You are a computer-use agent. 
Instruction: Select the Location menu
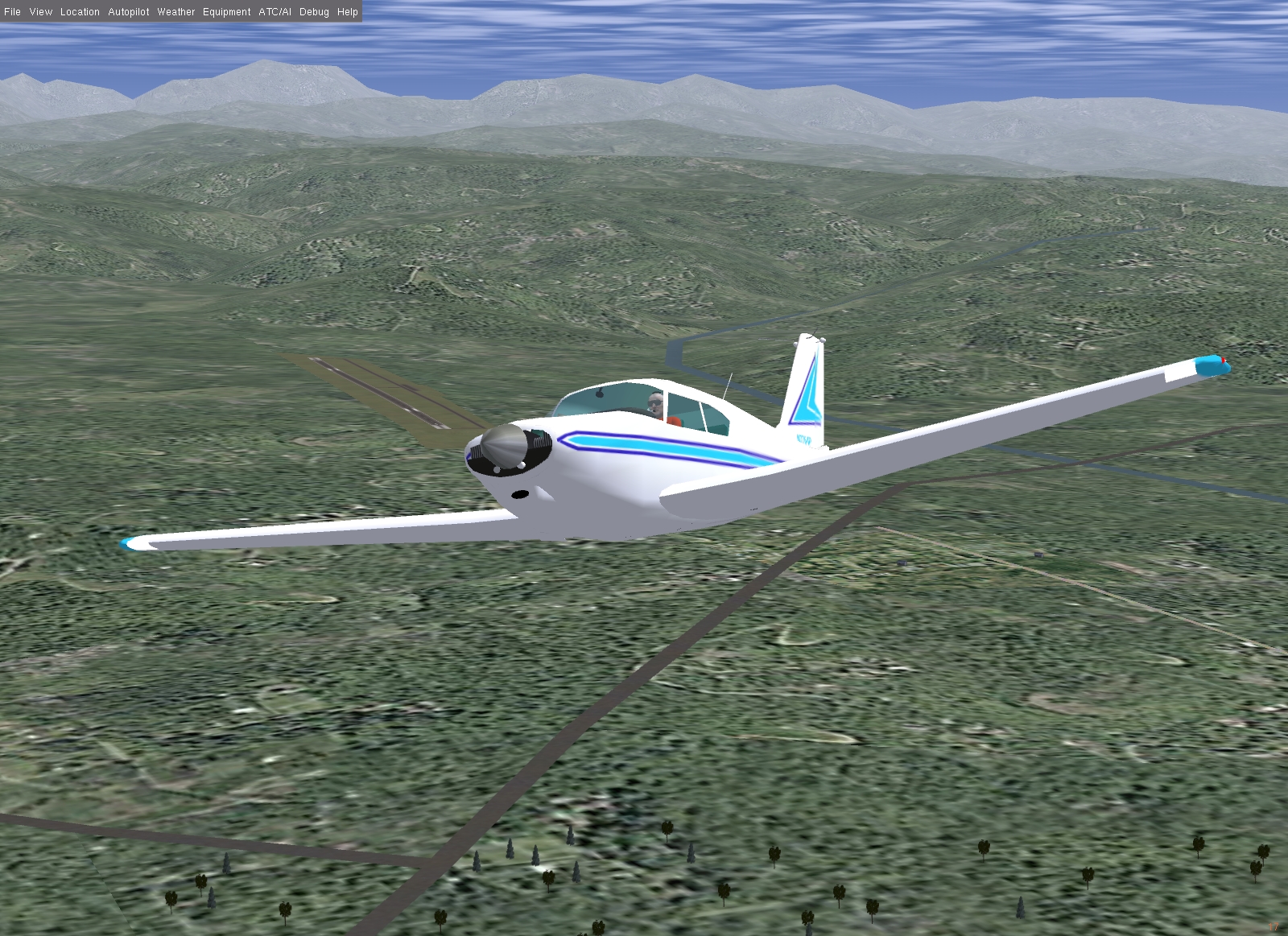point(80,12)
